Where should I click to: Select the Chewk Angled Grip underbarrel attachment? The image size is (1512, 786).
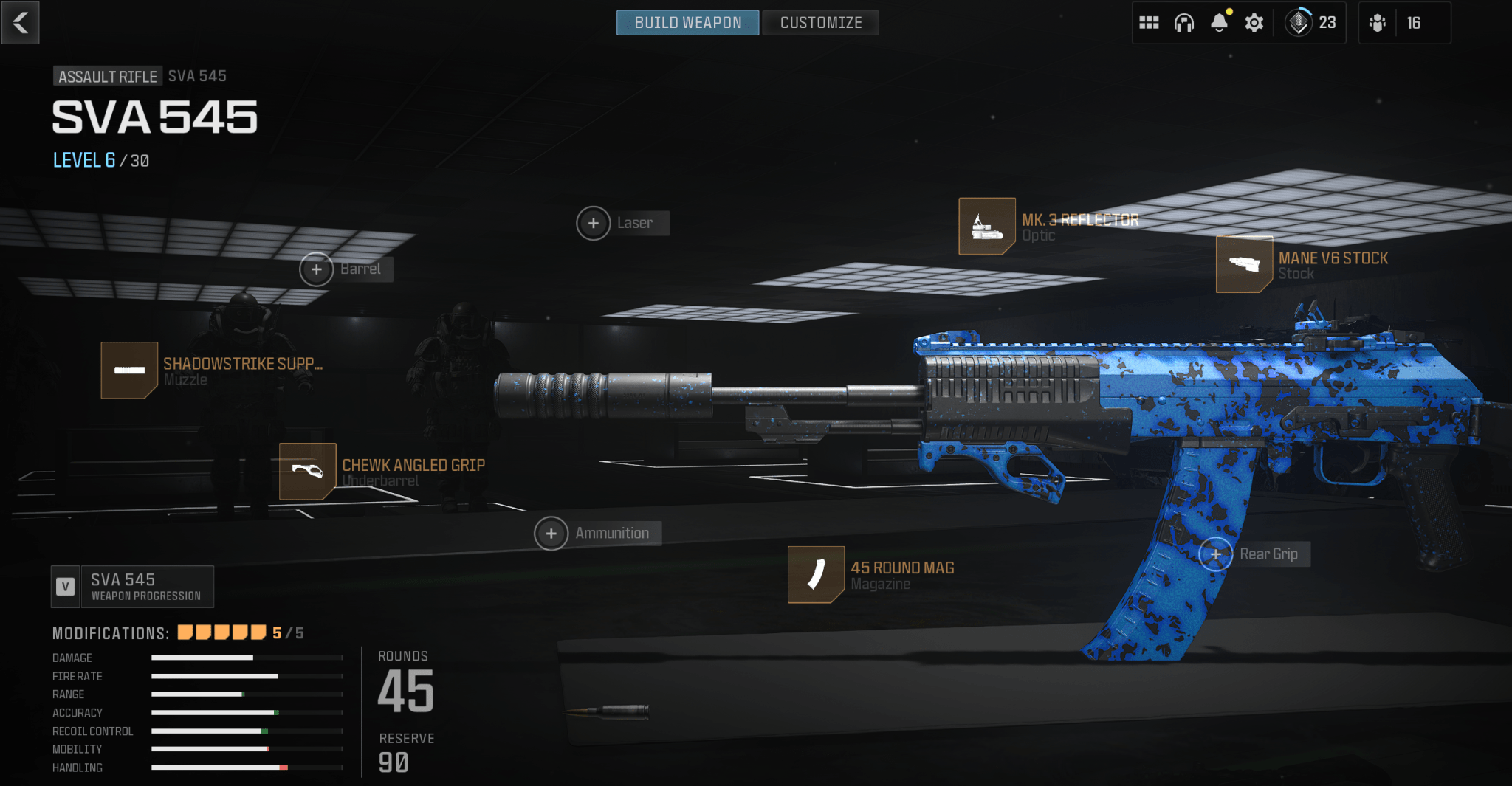tap(307, 472)
